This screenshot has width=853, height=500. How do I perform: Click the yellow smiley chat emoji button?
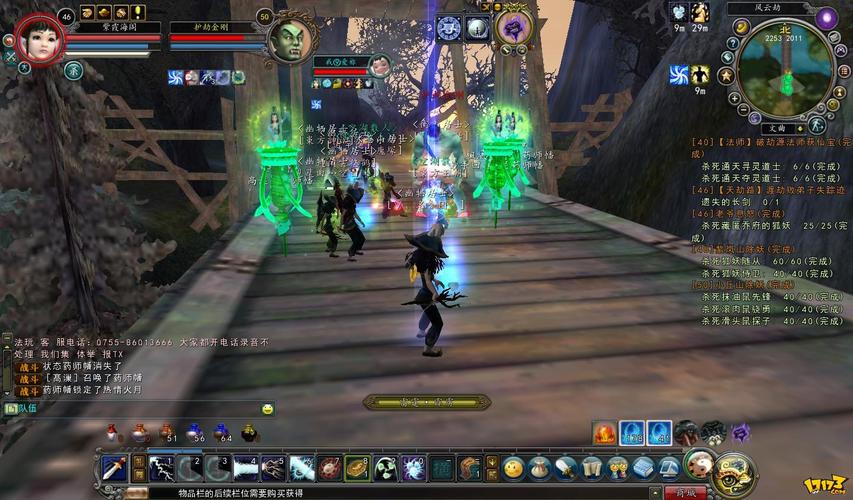268,409
